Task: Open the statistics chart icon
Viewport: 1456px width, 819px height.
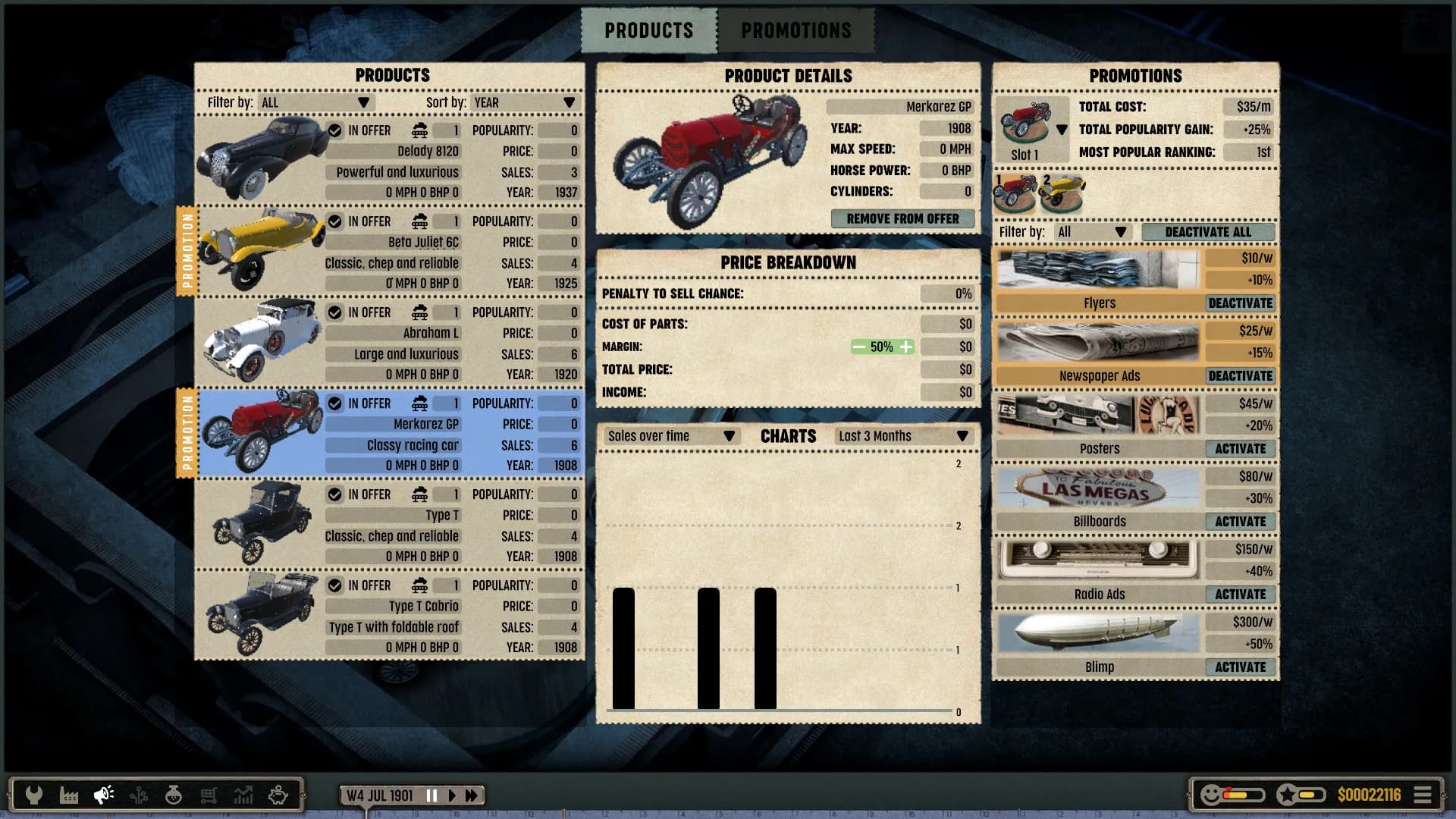Action: (x=243, y=795)
